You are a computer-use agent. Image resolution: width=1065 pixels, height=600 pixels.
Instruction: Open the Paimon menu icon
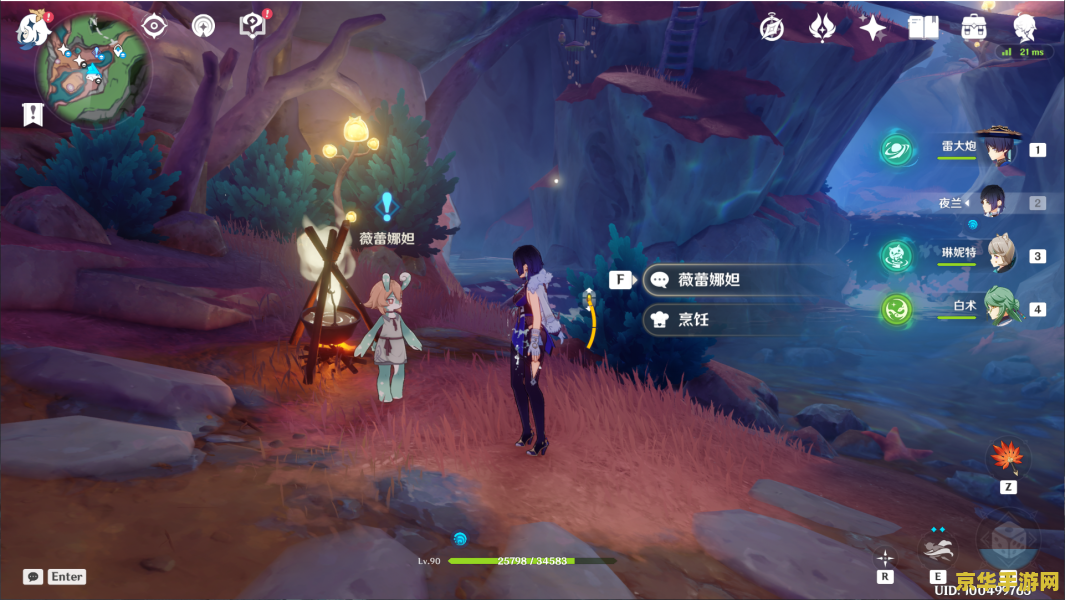point(33,28)
